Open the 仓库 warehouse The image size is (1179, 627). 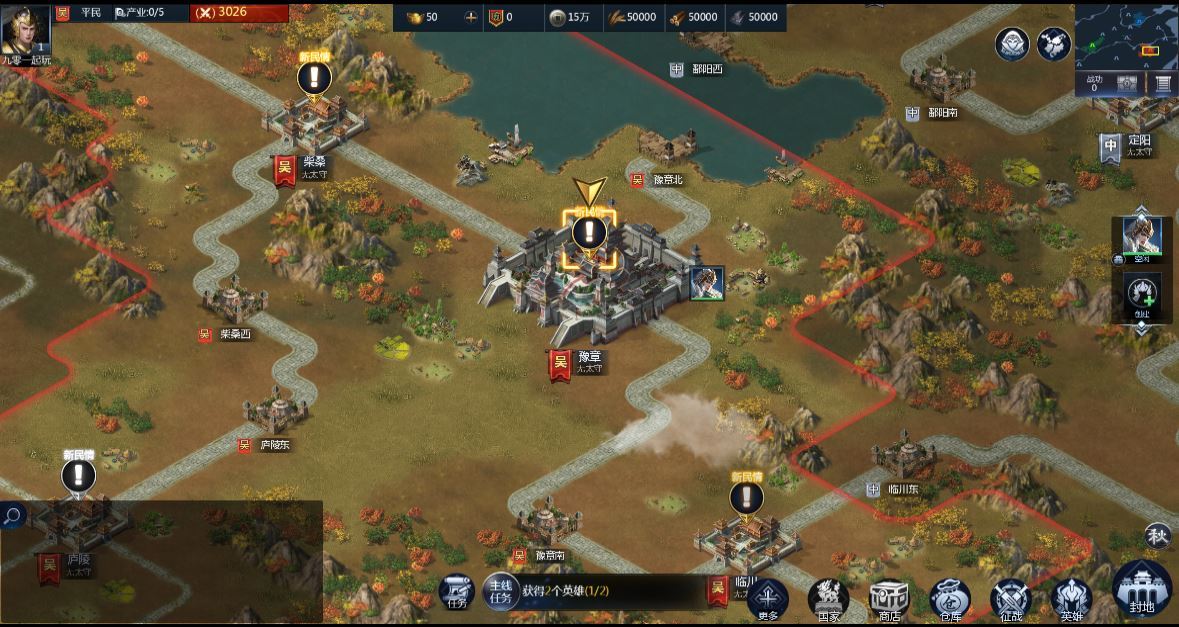pos(949,599)
